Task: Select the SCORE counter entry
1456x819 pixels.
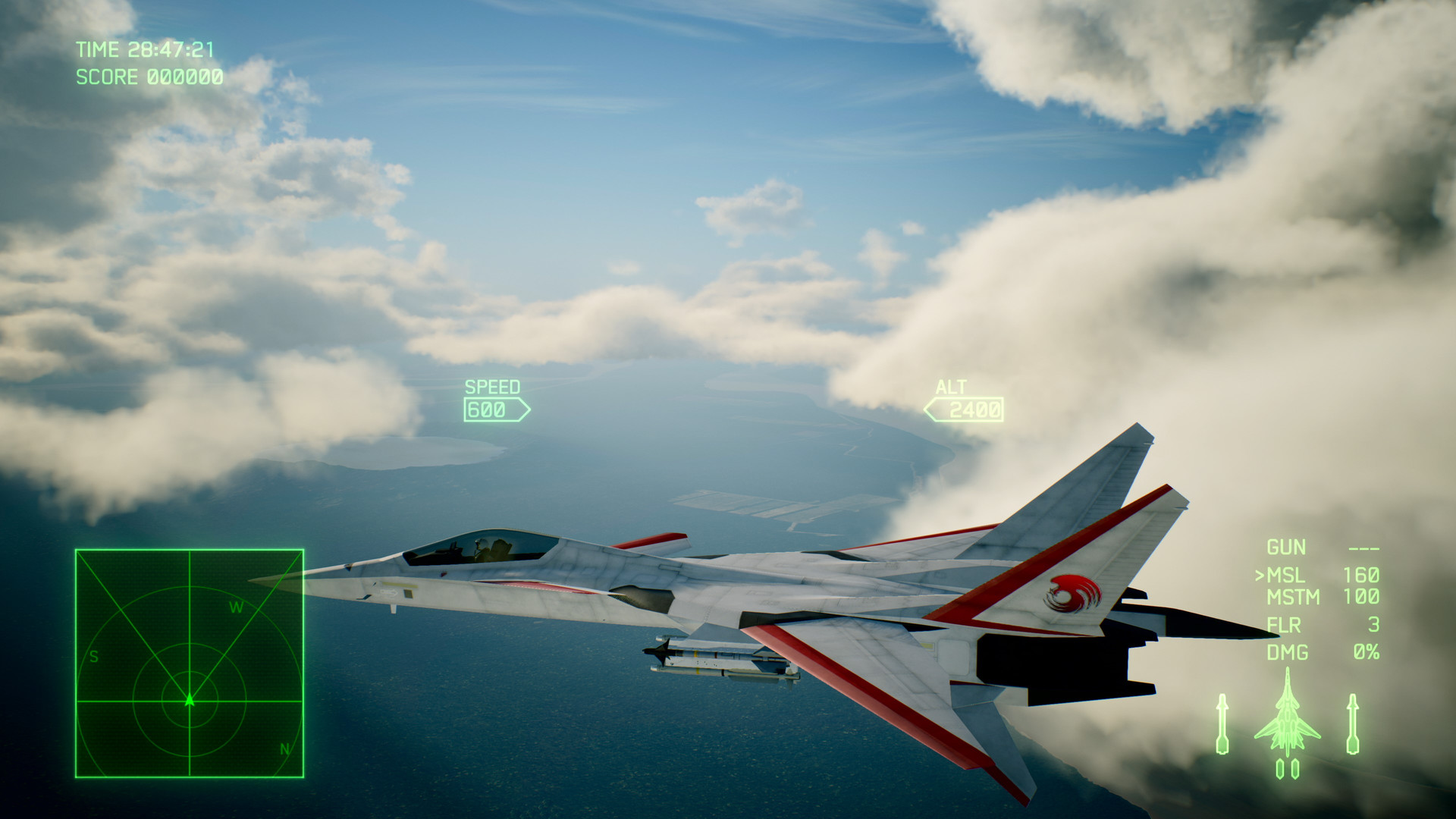Action: tap(149, 75)
